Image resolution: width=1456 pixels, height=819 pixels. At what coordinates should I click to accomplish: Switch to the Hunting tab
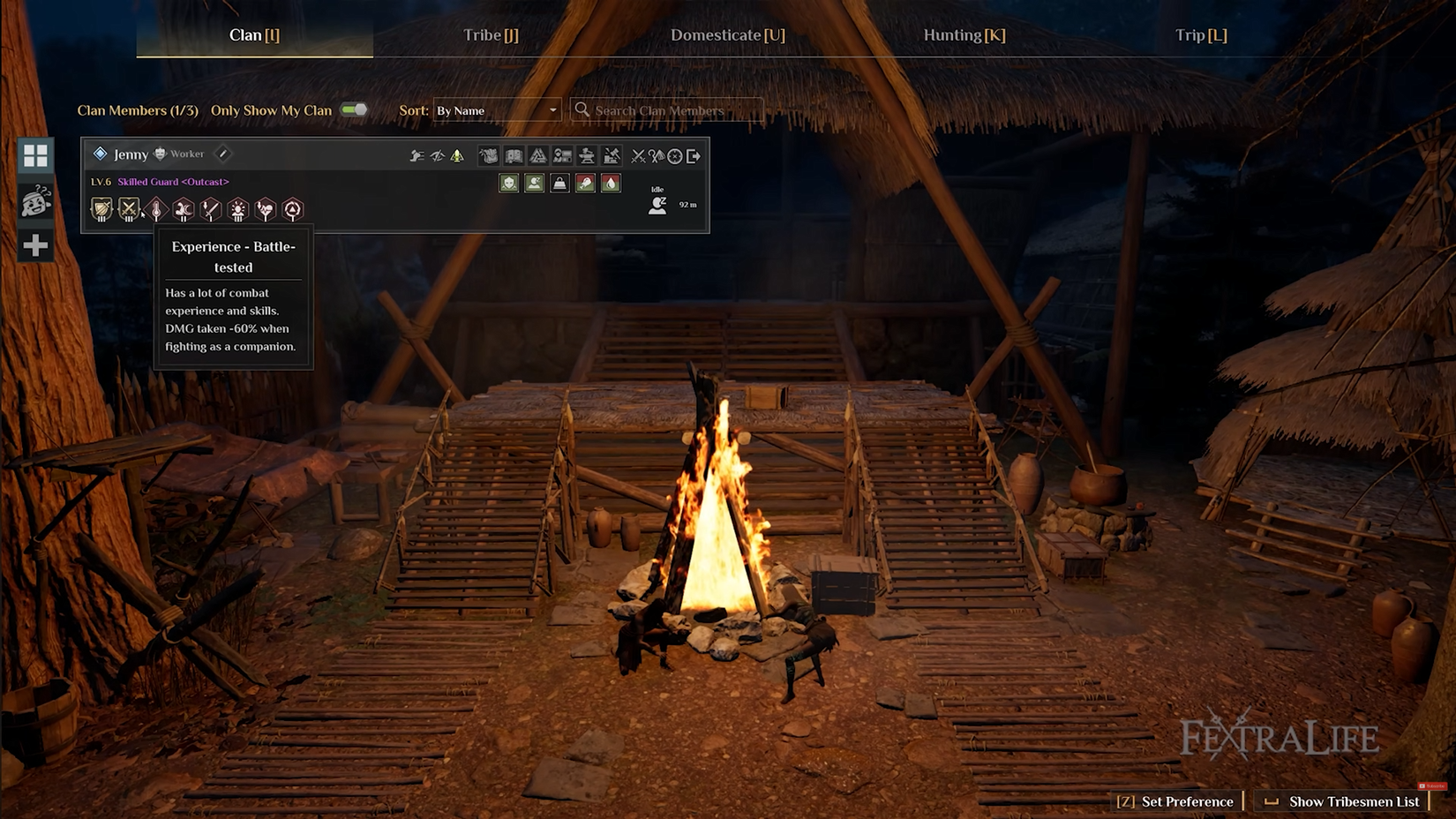point(963,35)
